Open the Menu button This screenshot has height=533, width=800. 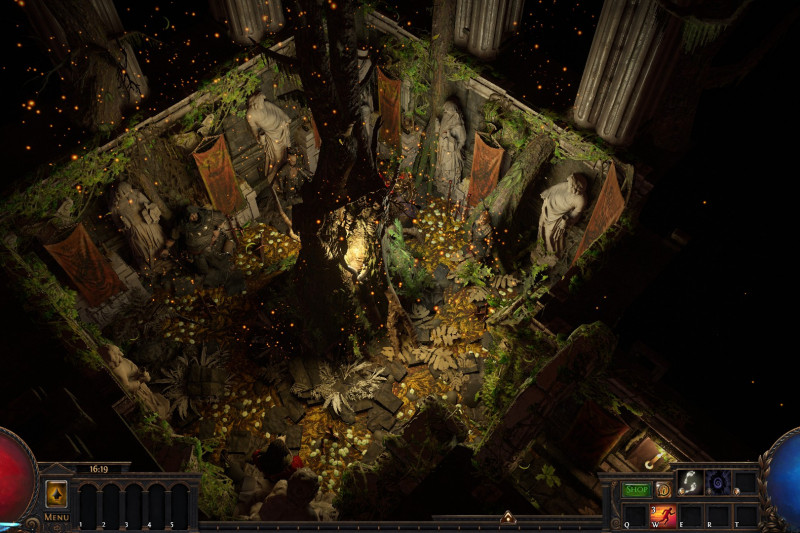tap(56, 517)
